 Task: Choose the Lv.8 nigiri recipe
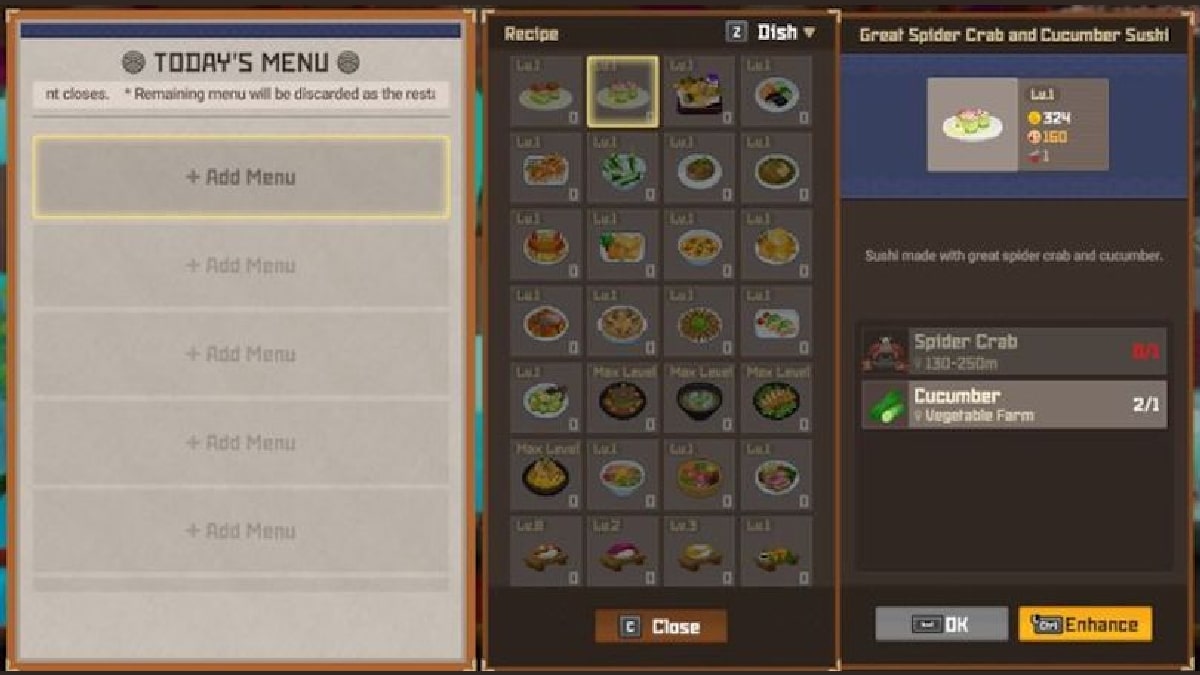546,551
